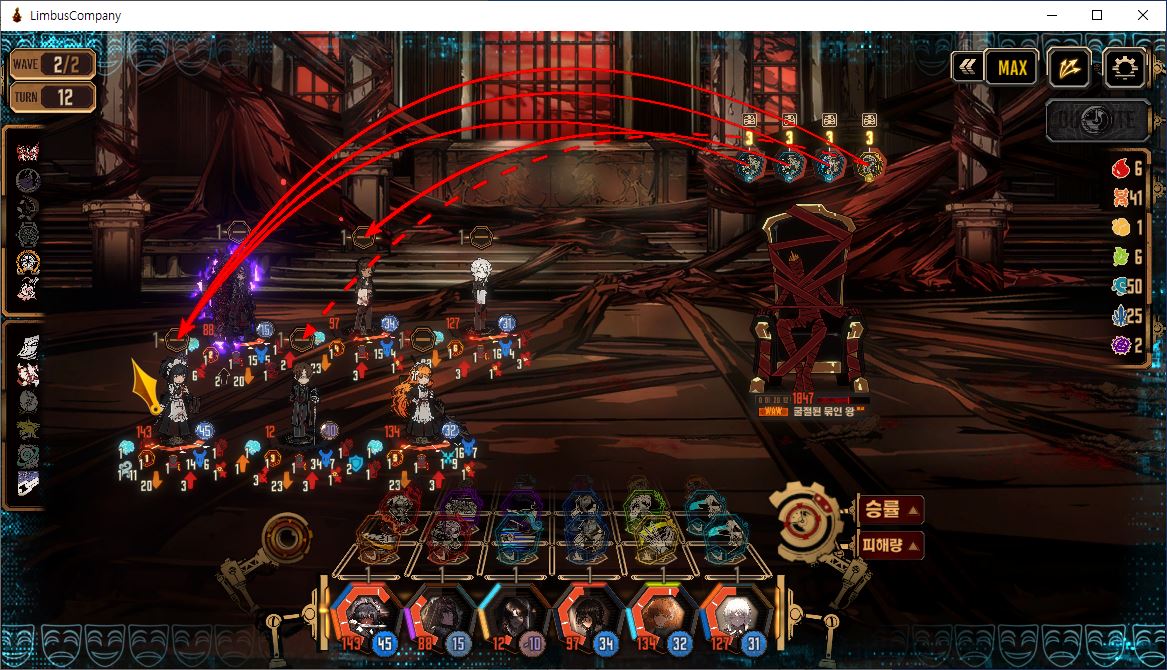Click the golden enemy skill slot icon

[870, 165]
